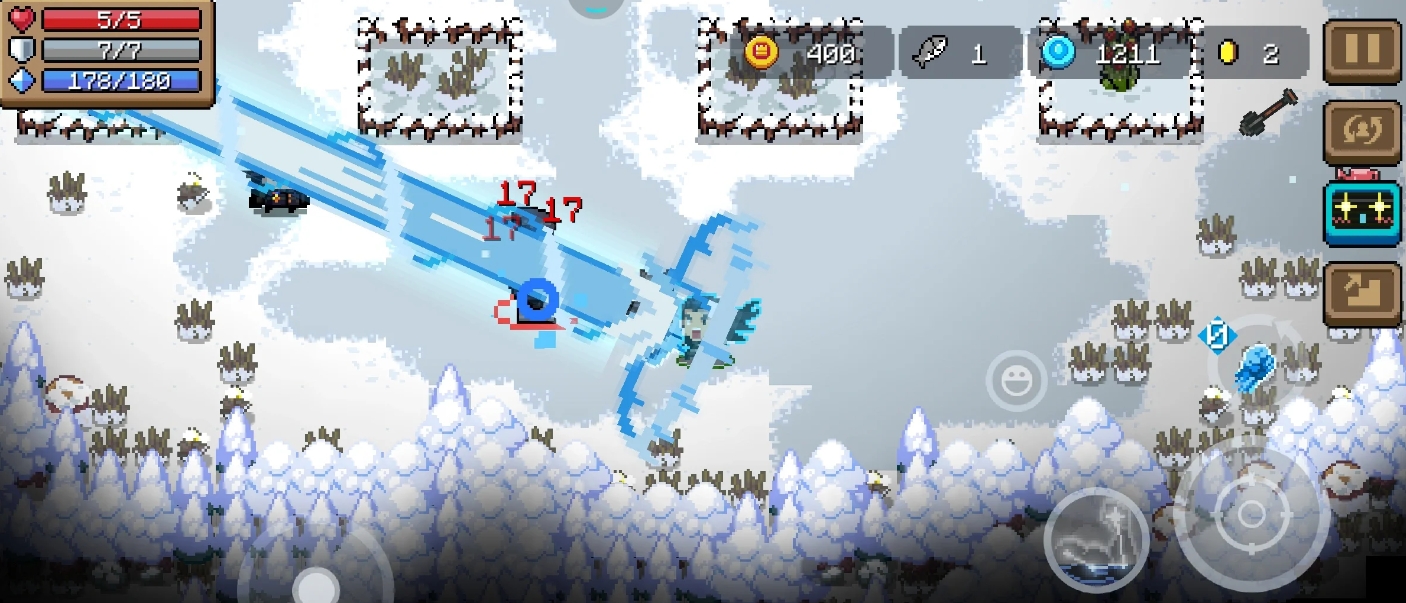Tap the virtual movement joystick
Image resolution: width=1406 pixels, height=603 pixels.
click(316, 580)
